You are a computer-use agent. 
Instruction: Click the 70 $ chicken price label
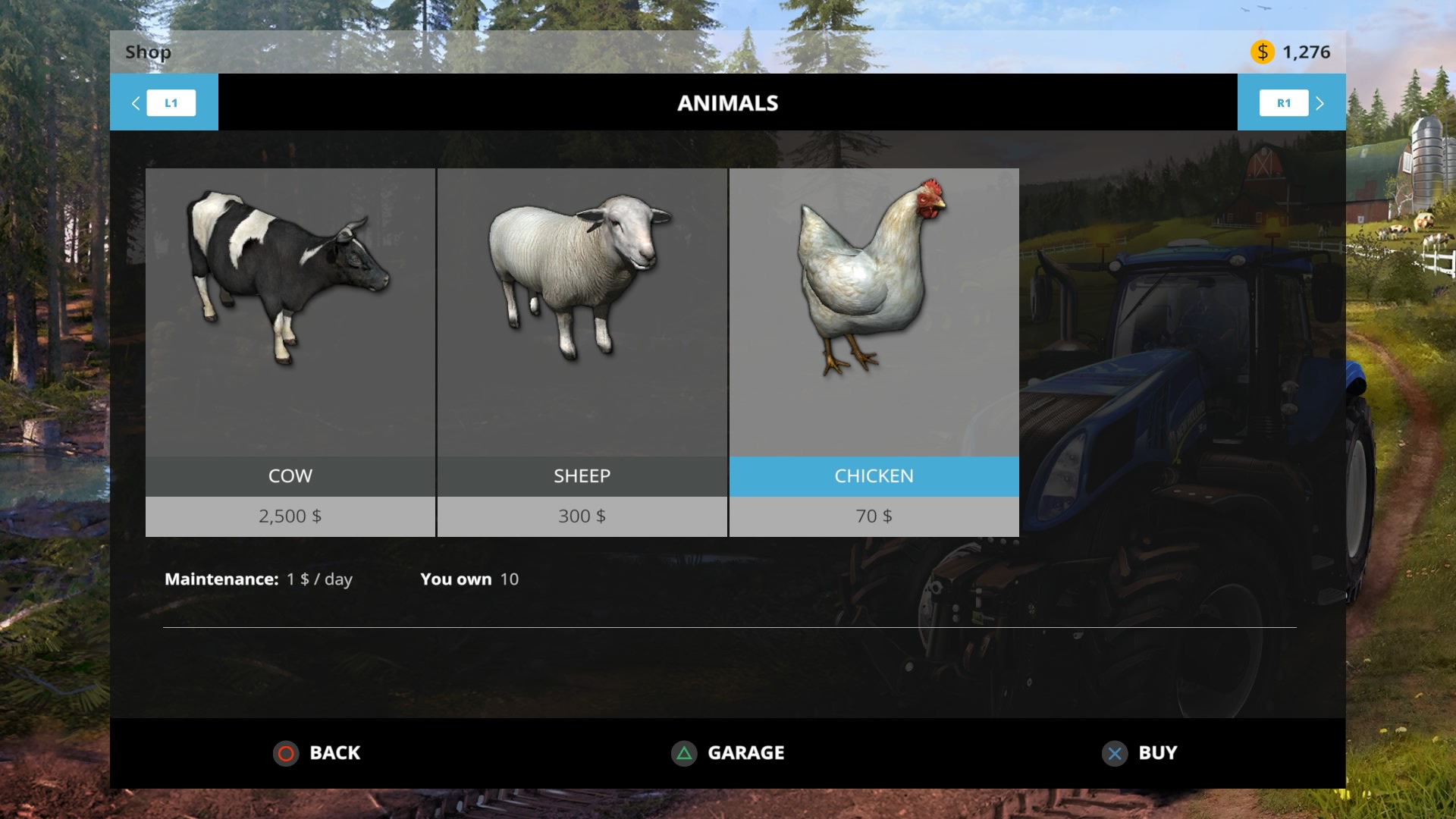tap(874, 516)
